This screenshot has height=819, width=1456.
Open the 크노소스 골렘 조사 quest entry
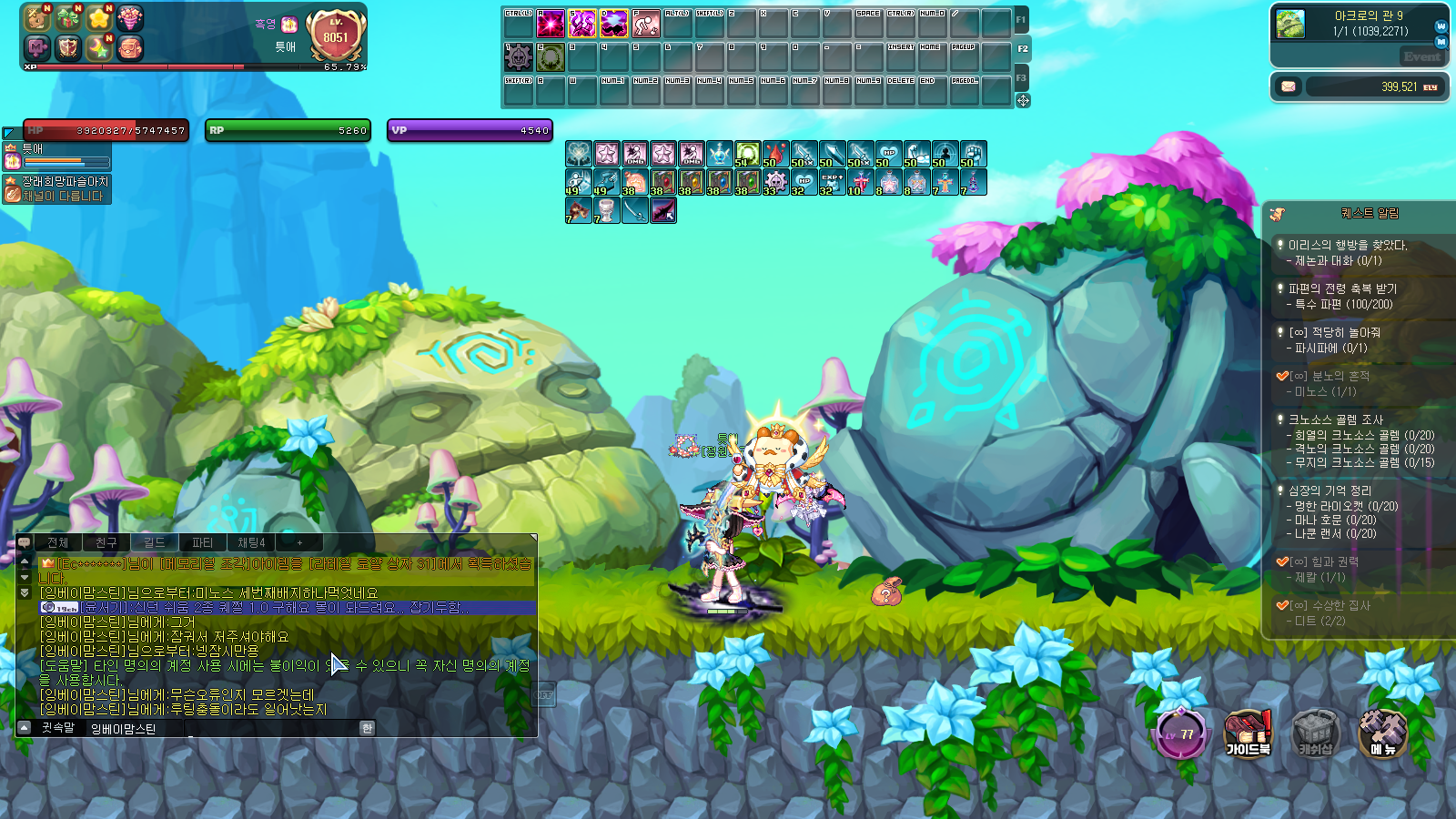click(x=1335, y=420)
